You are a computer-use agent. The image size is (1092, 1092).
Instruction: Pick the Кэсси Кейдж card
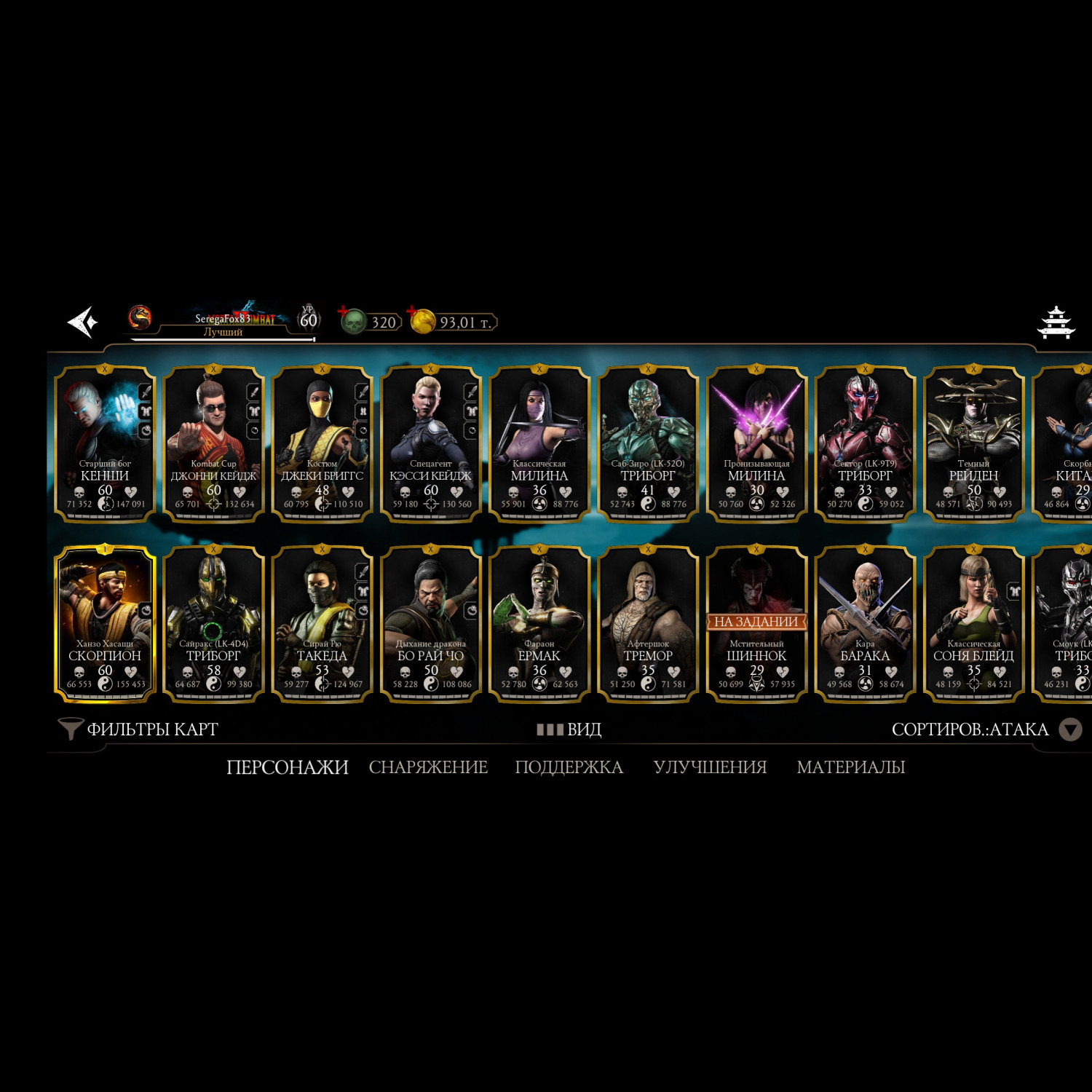pyautogui.click(x=430, y=443)
